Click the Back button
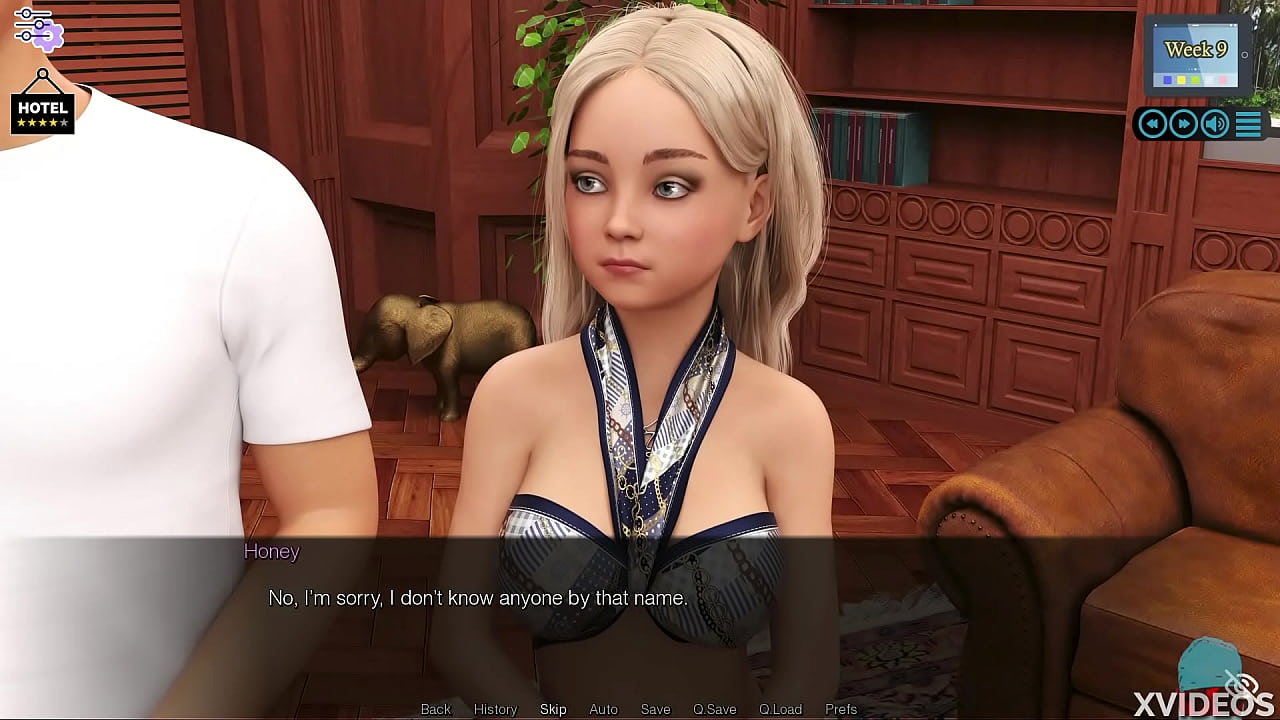The width and height of the screenshot is (1280, 720). coord(436,708)
